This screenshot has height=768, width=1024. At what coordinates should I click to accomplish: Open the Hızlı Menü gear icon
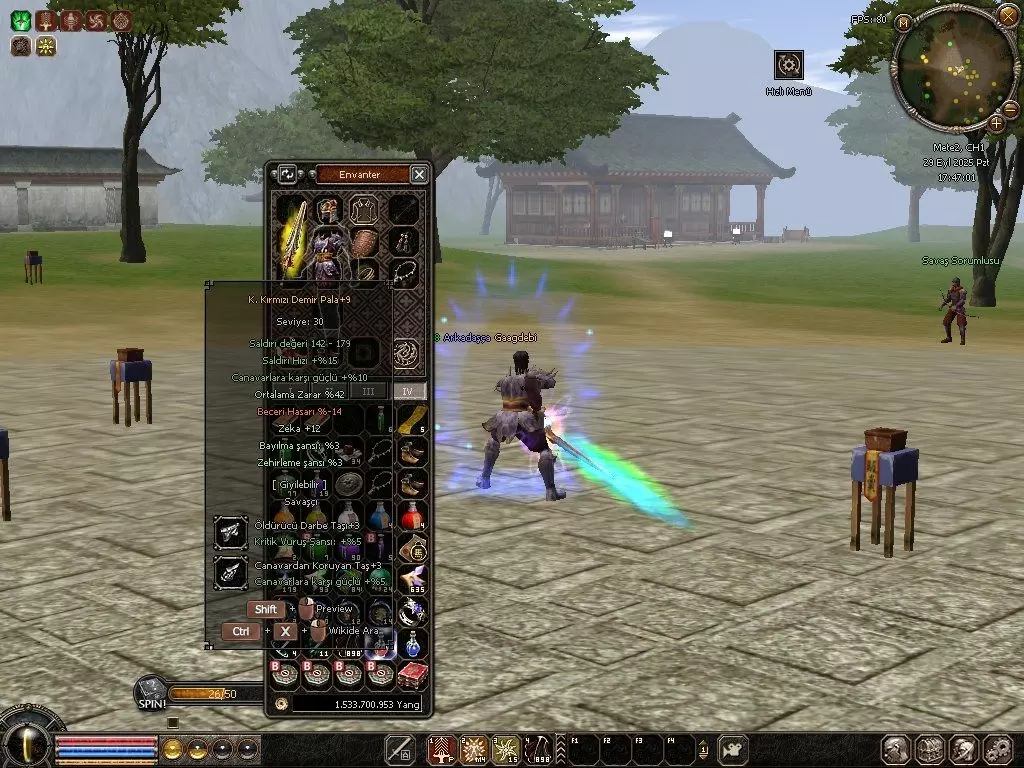pyautogui.click(x=789, y=65)
